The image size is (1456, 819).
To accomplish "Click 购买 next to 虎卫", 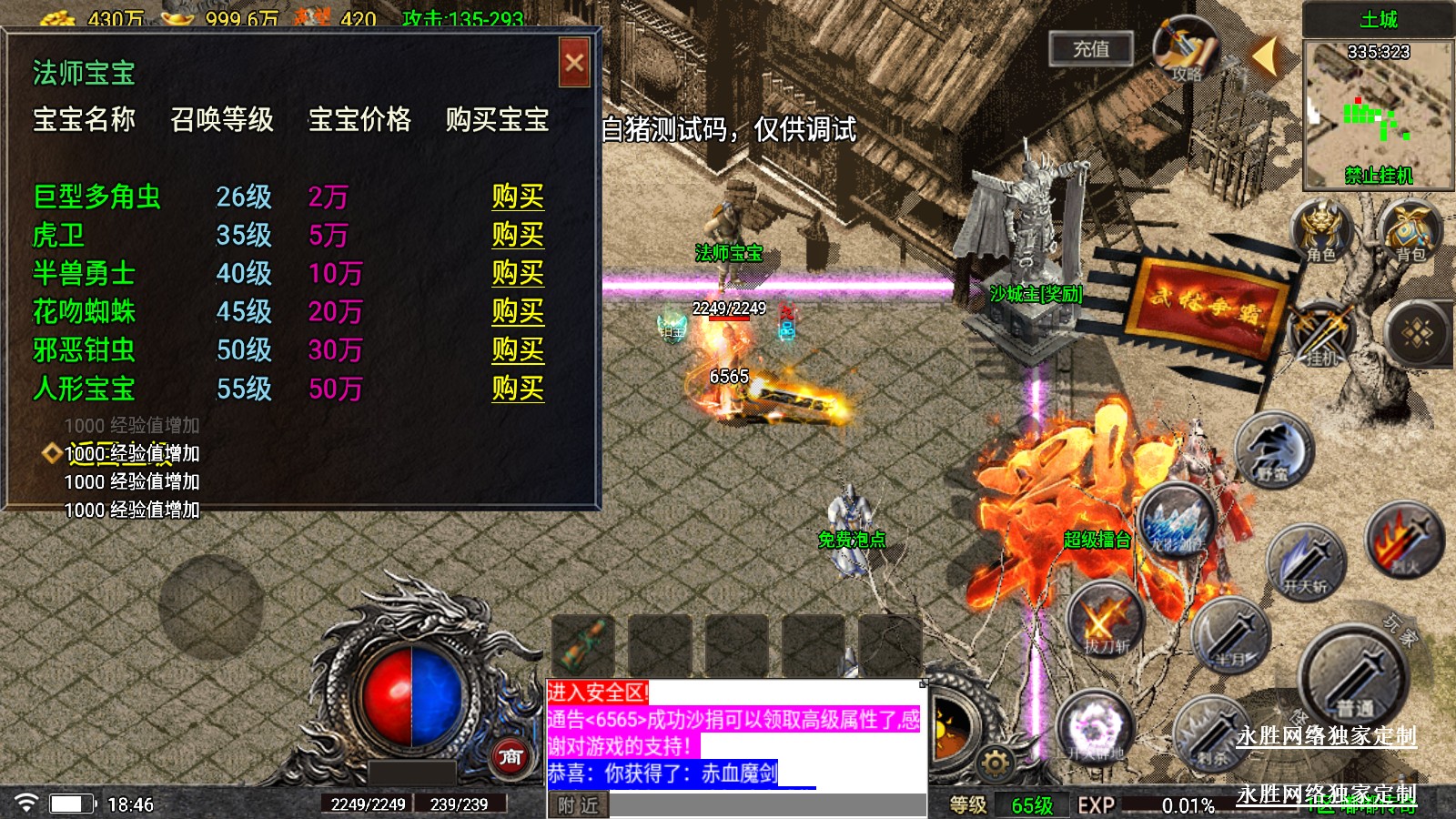I will [518, 235].
